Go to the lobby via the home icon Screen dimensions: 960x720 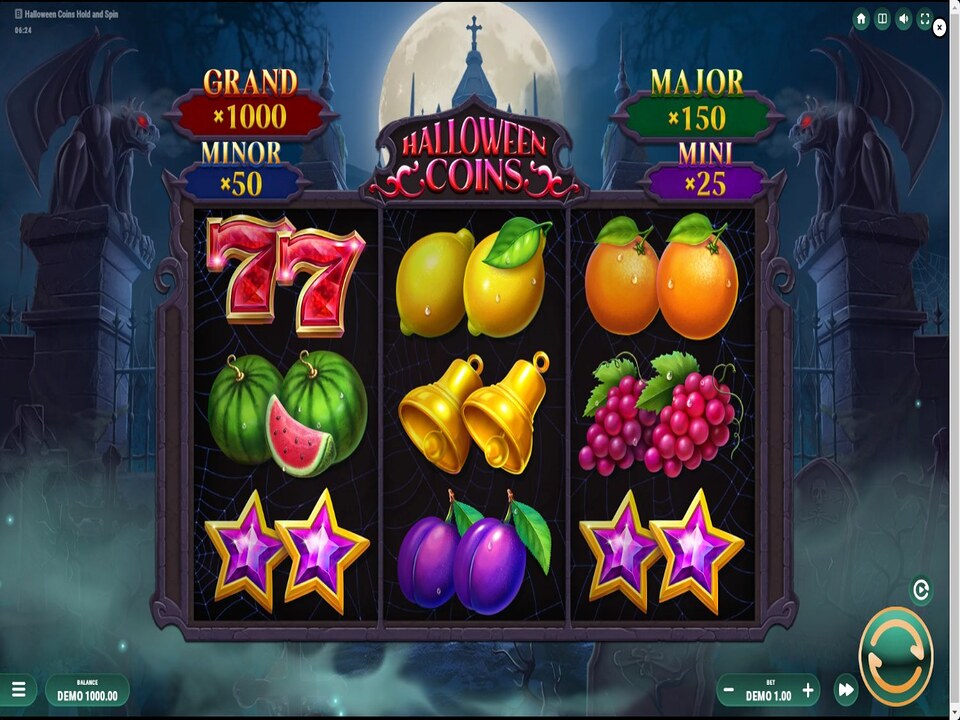[861, 19]
